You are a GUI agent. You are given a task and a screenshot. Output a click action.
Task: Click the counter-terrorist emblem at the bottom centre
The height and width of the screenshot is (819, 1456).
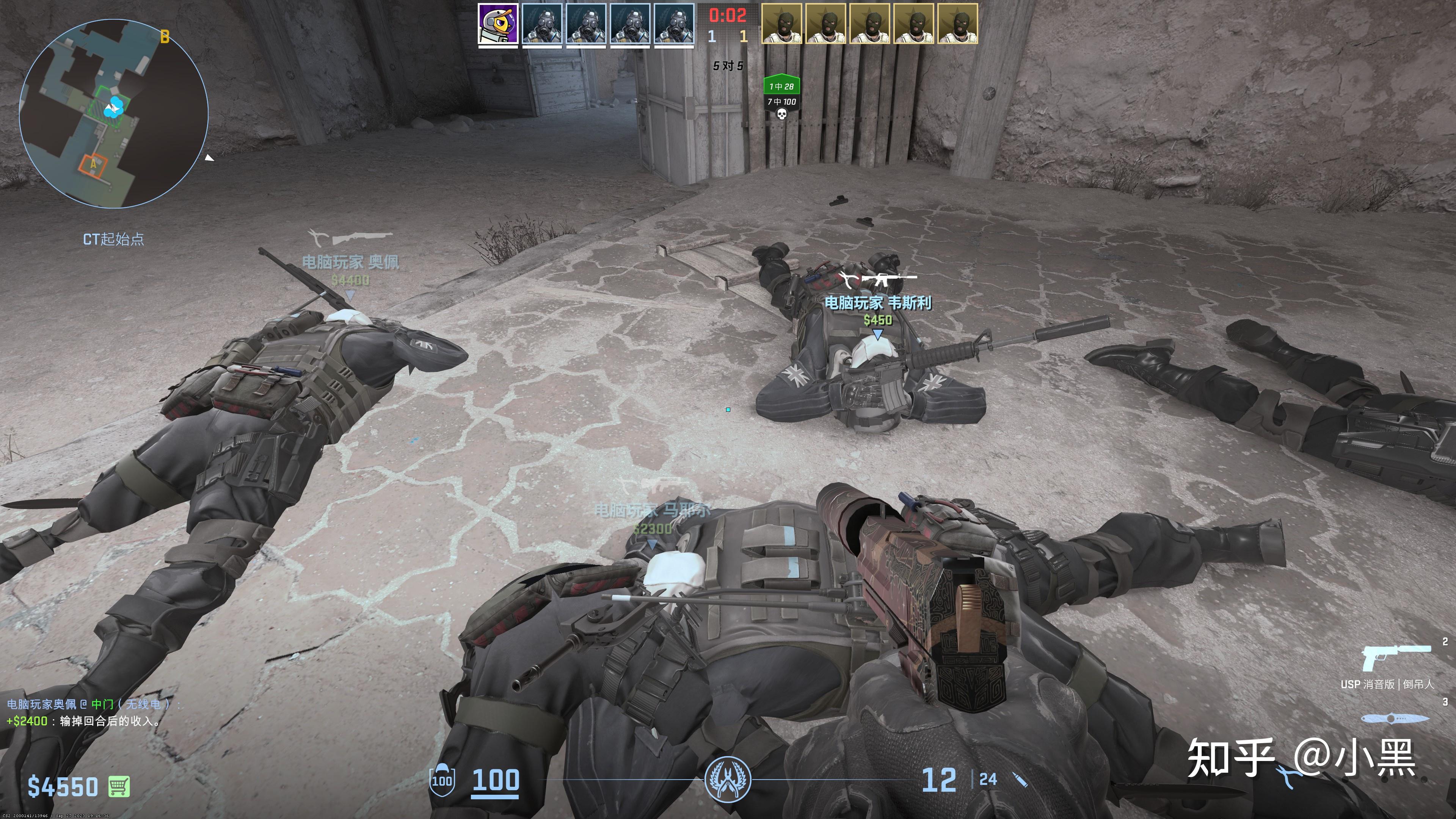pos(728,780)
